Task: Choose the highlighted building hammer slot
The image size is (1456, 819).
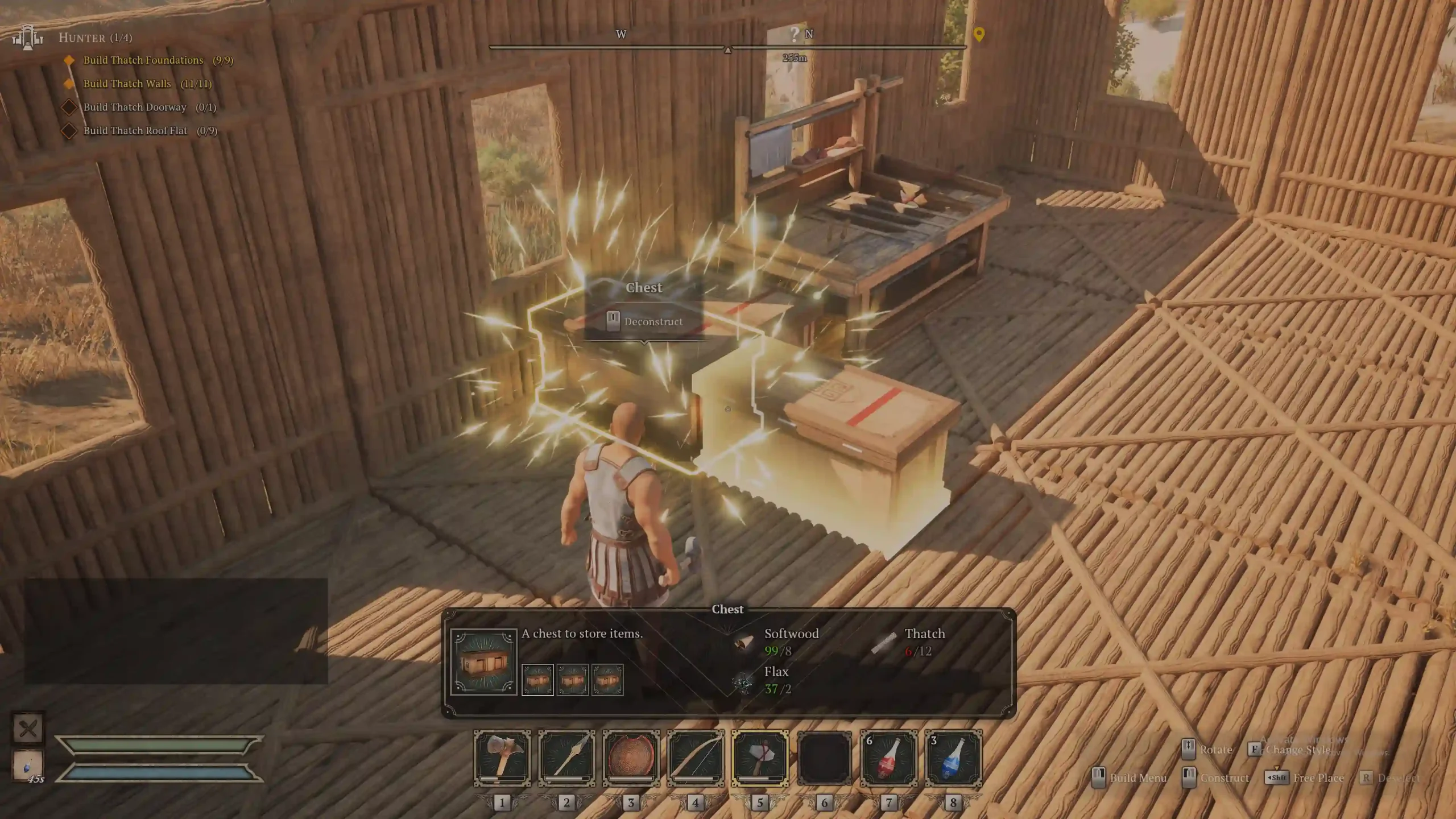Action: pos(760,758)
